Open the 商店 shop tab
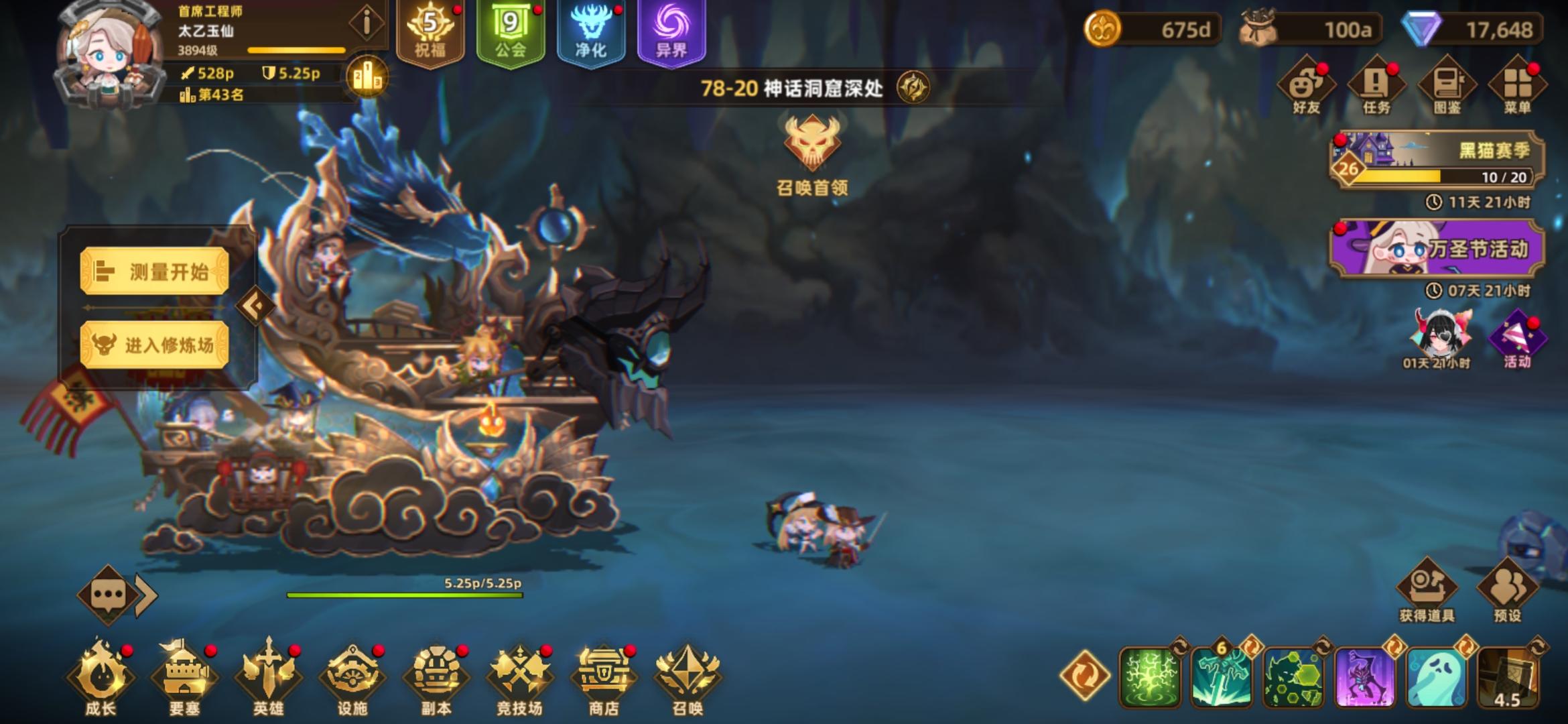1568x724 pixels. tap(604, 677)
